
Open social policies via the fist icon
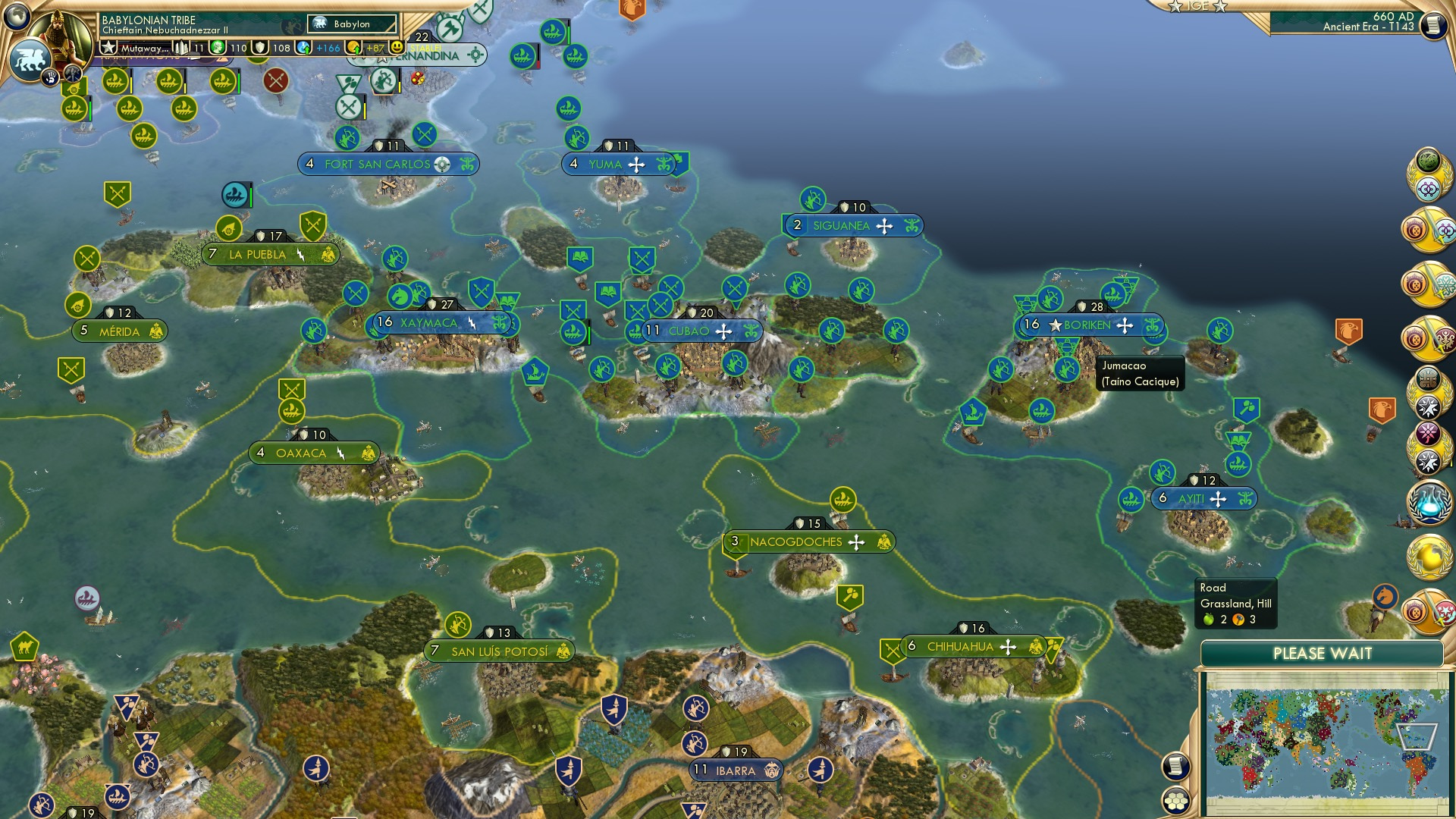[x=51, y=75]
